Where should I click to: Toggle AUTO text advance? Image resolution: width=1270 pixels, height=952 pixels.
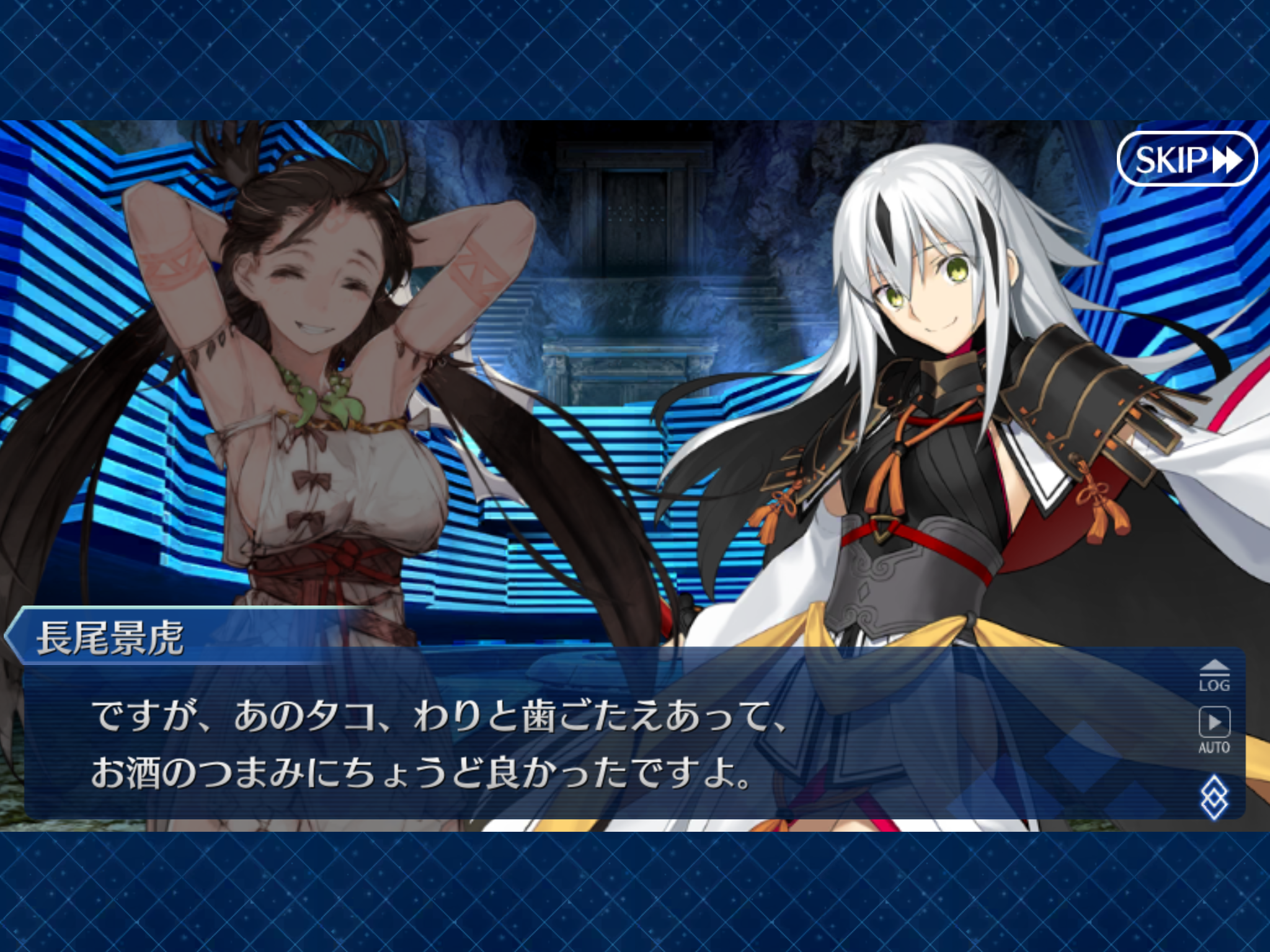point(1214,730)
